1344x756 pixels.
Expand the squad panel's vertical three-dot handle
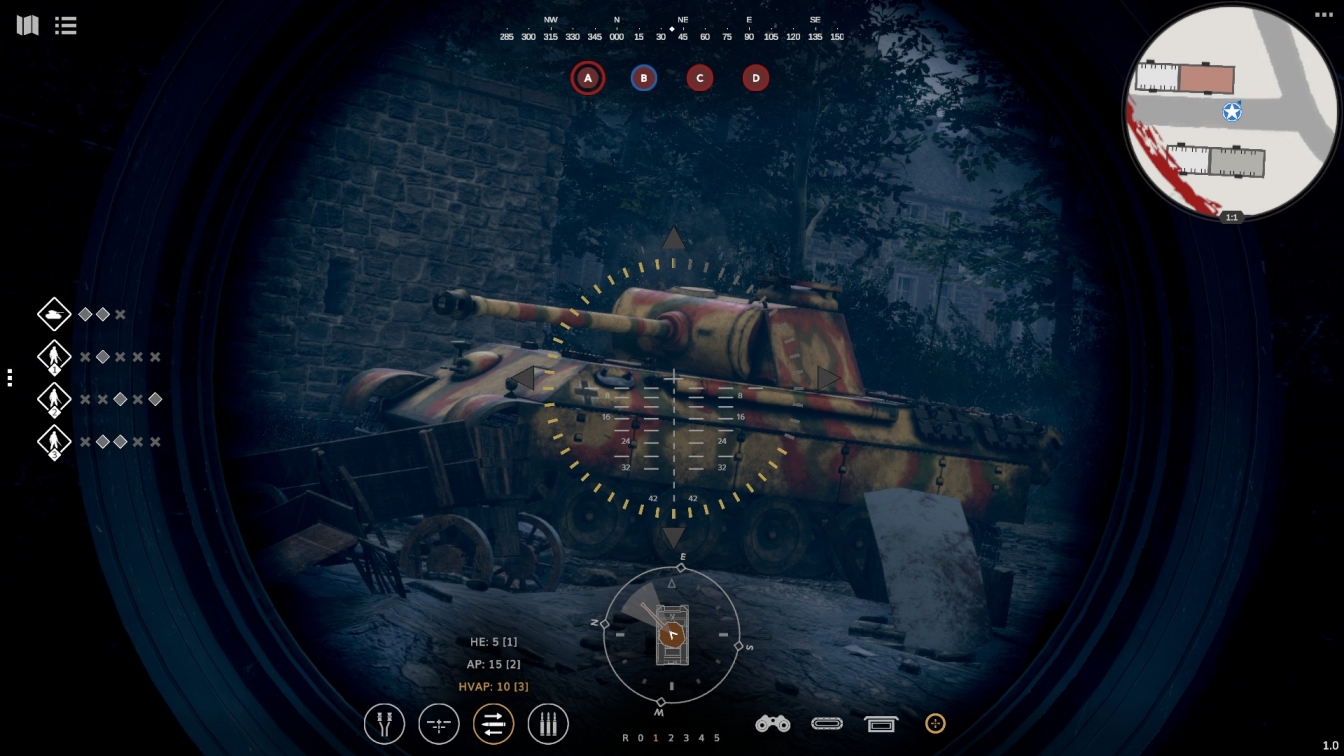coord(9,377)
